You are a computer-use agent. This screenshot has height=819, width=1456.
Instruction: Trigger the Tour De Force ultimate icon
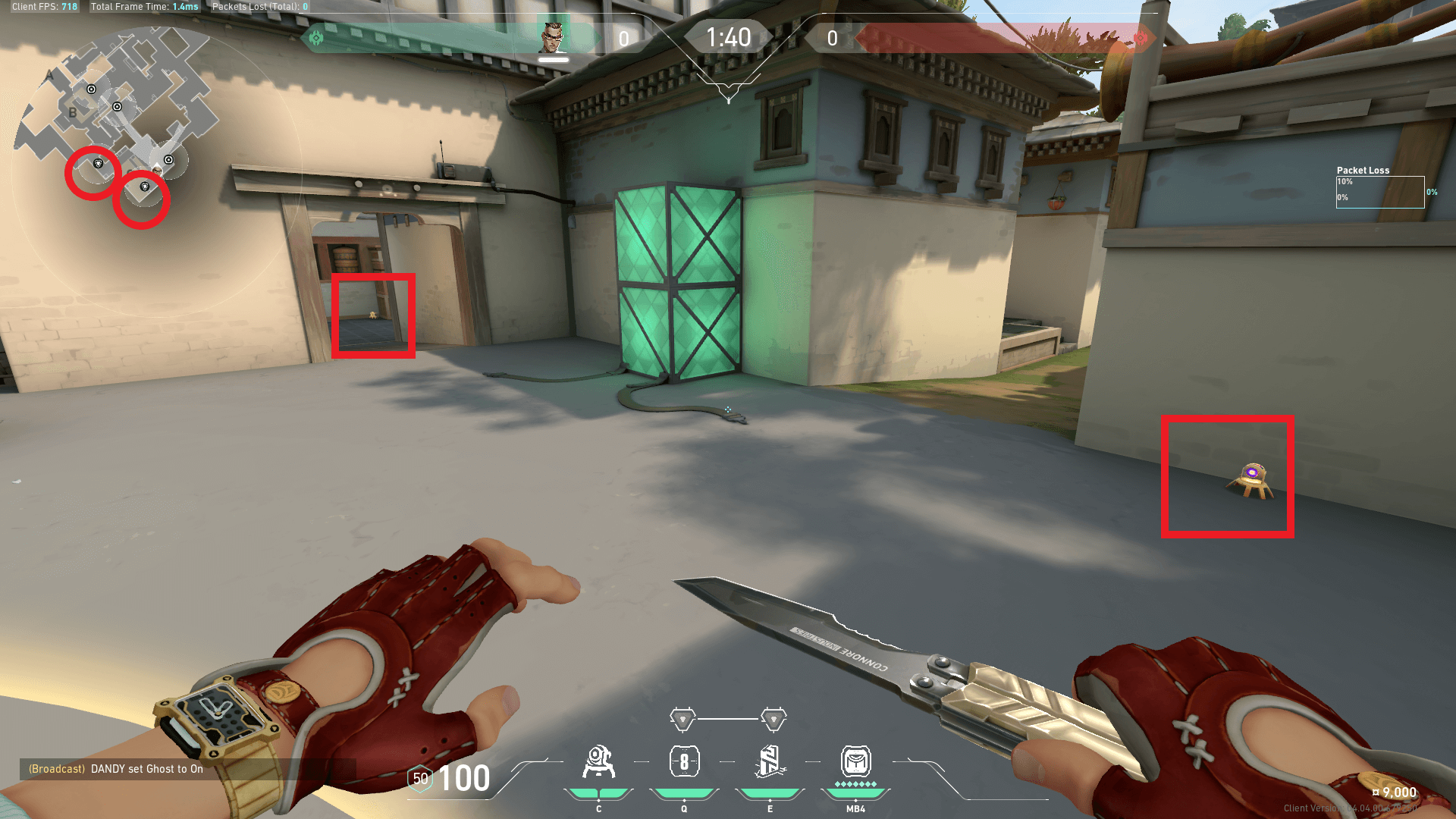855,762
